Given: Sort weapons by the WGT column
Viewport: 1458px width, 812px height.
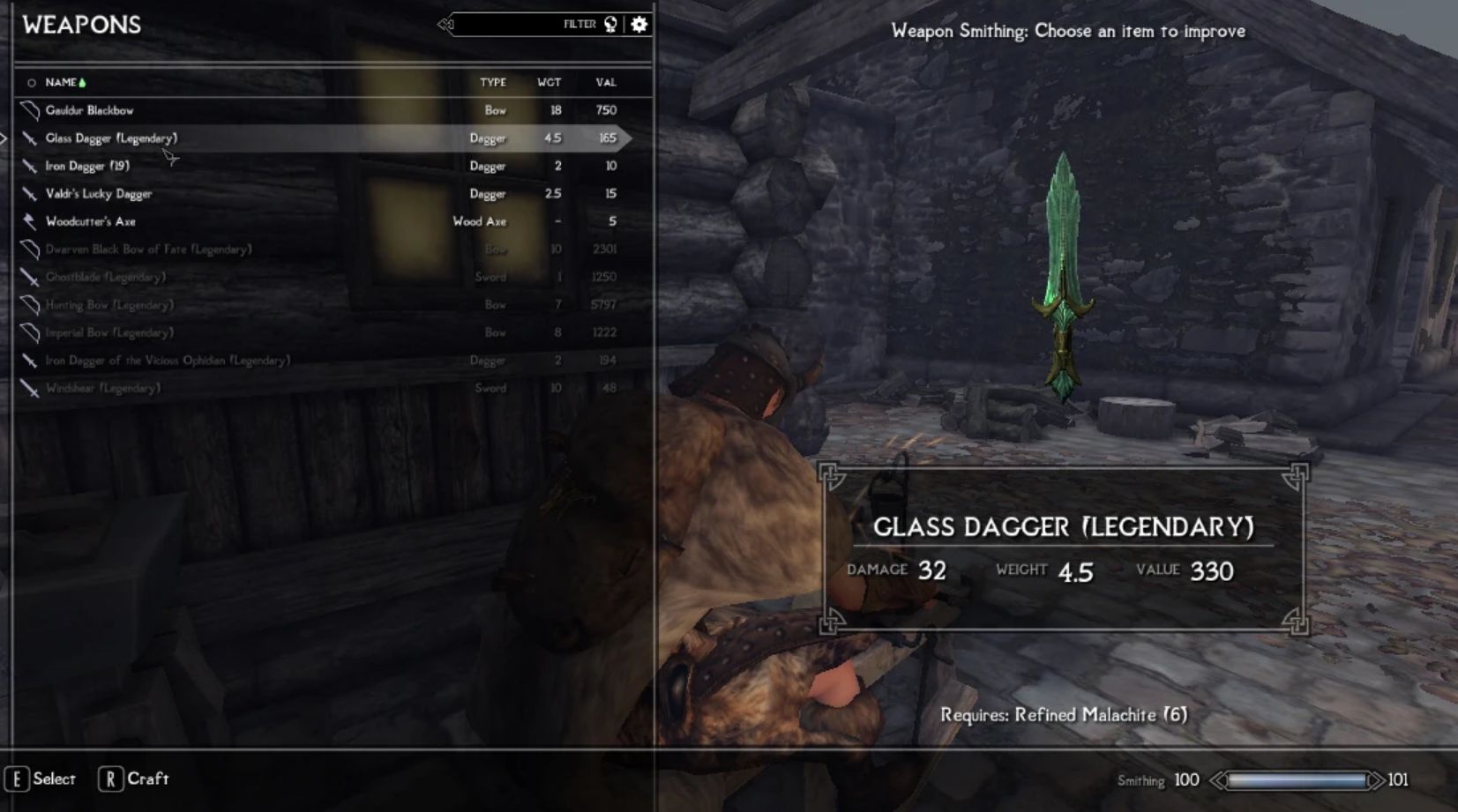Looking at the screenshot, I should [x=549, y=82].
